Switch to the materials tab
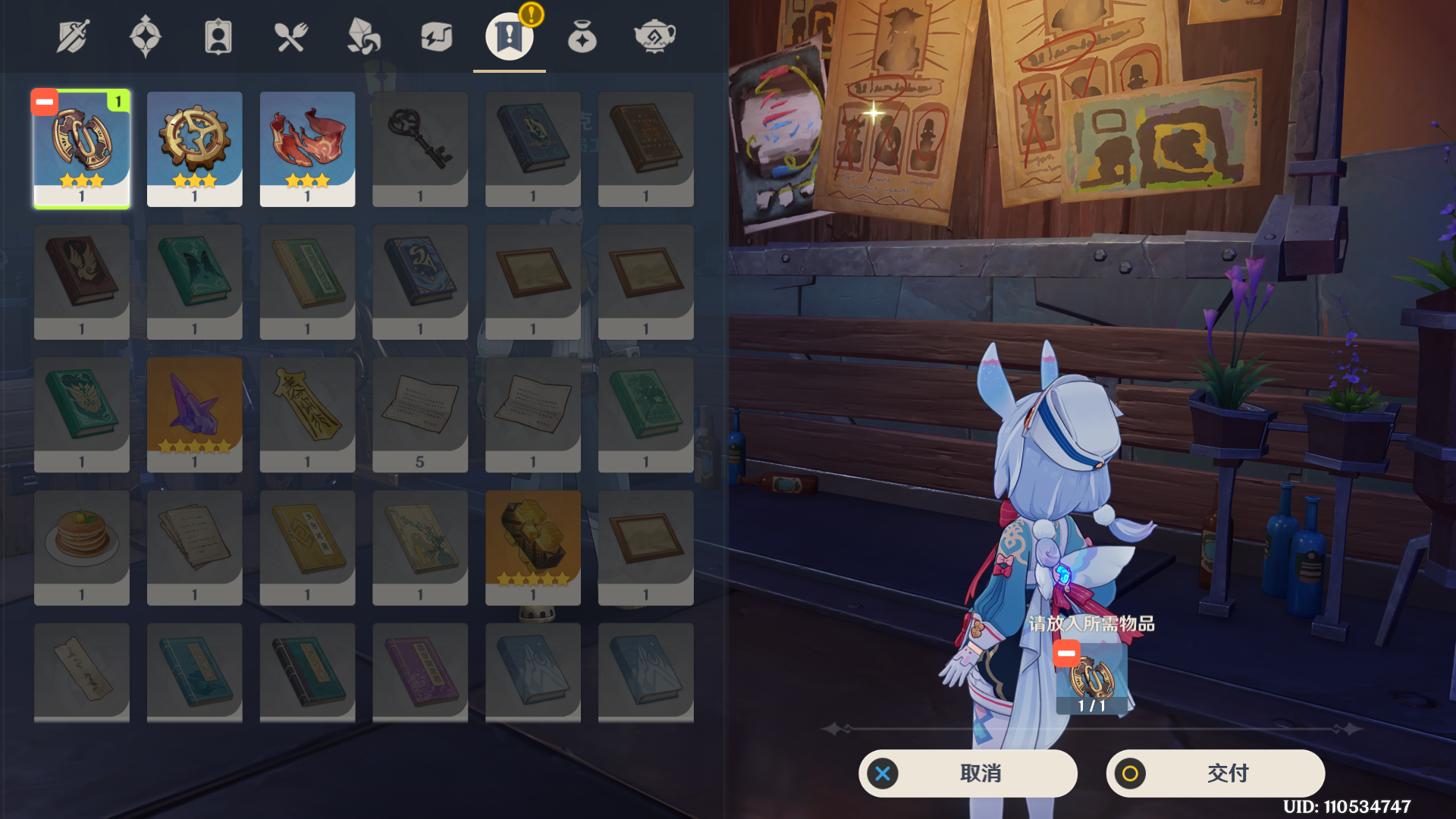The image size is (1456, 819). (363, 36)
